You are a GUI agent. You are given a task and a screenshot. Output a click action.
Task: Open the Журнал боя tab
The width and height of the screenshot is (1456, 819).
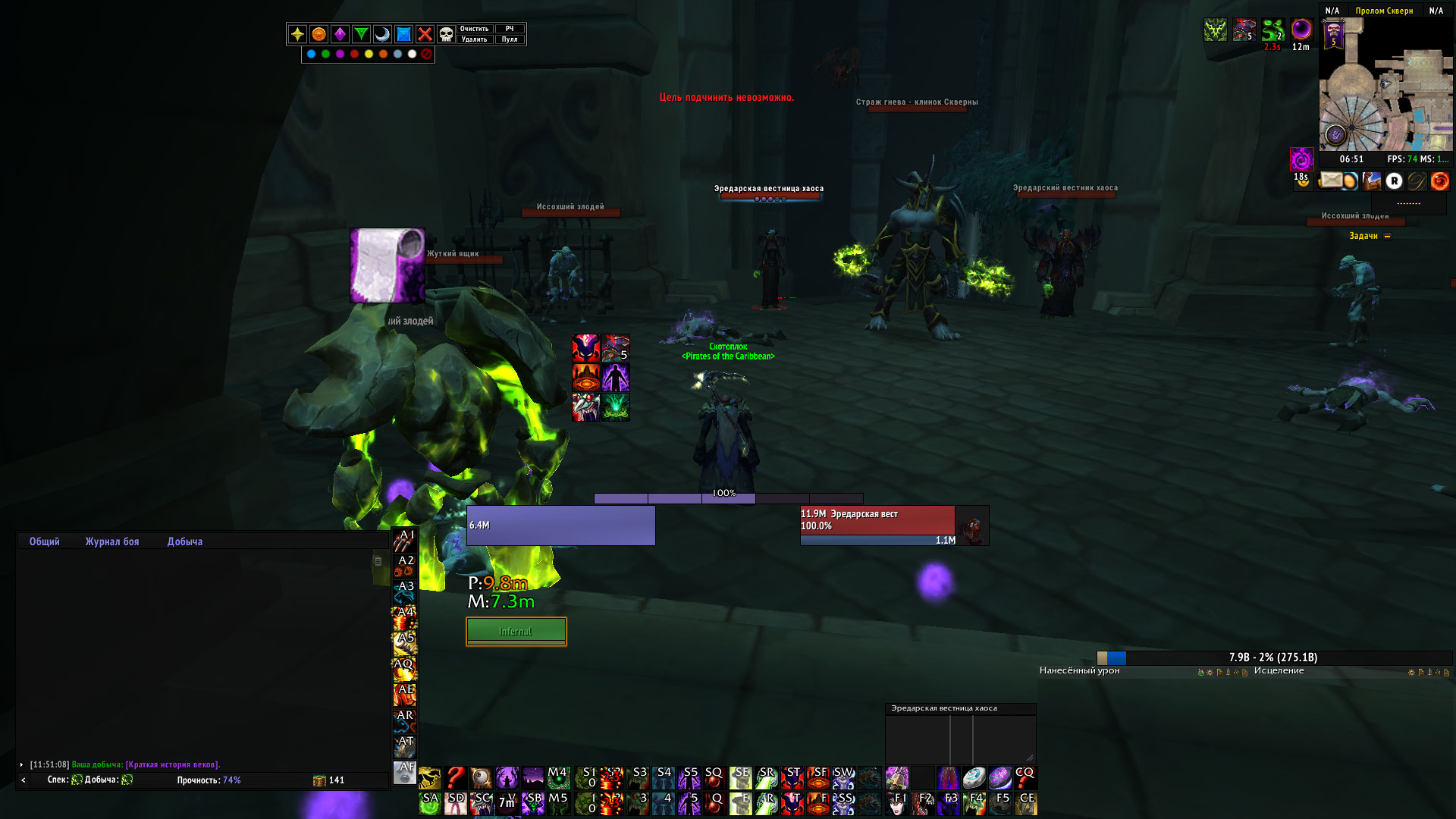click(x=112, y=541)
